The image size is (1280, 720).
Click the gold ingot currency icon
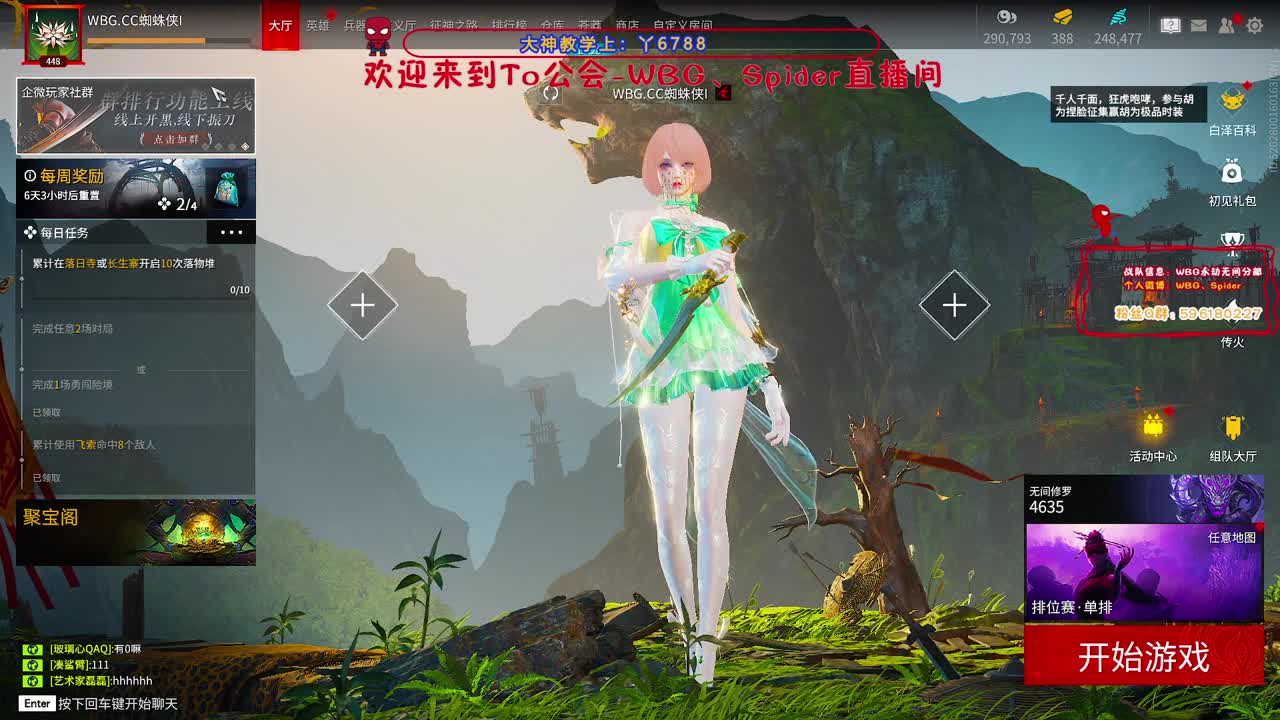(1060, 18)
